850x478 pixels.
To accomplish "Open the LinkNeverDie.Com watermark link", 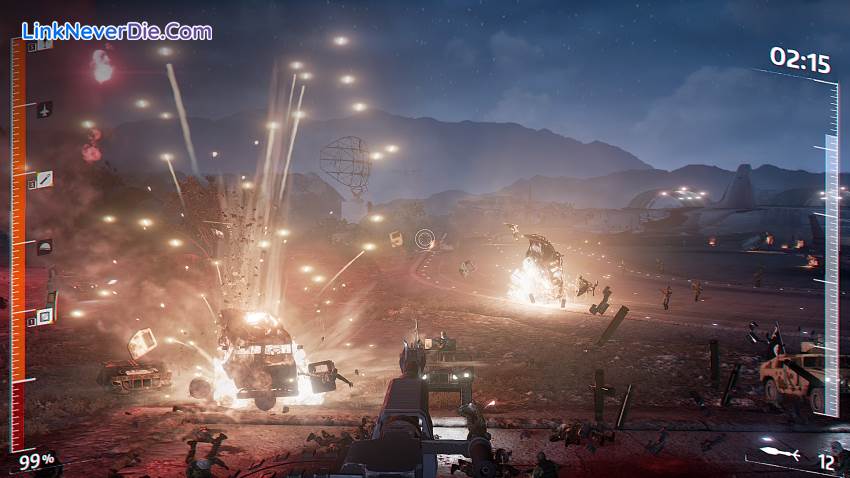I will pyautogui.click(x=118, y=31).
